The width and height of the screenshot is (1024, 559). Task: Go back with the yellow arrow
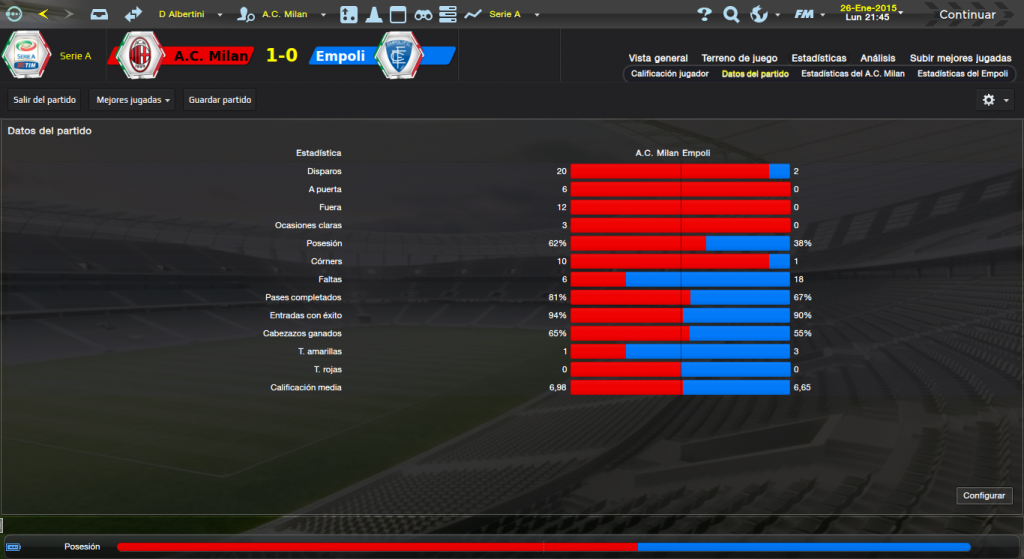click(43, 14)
